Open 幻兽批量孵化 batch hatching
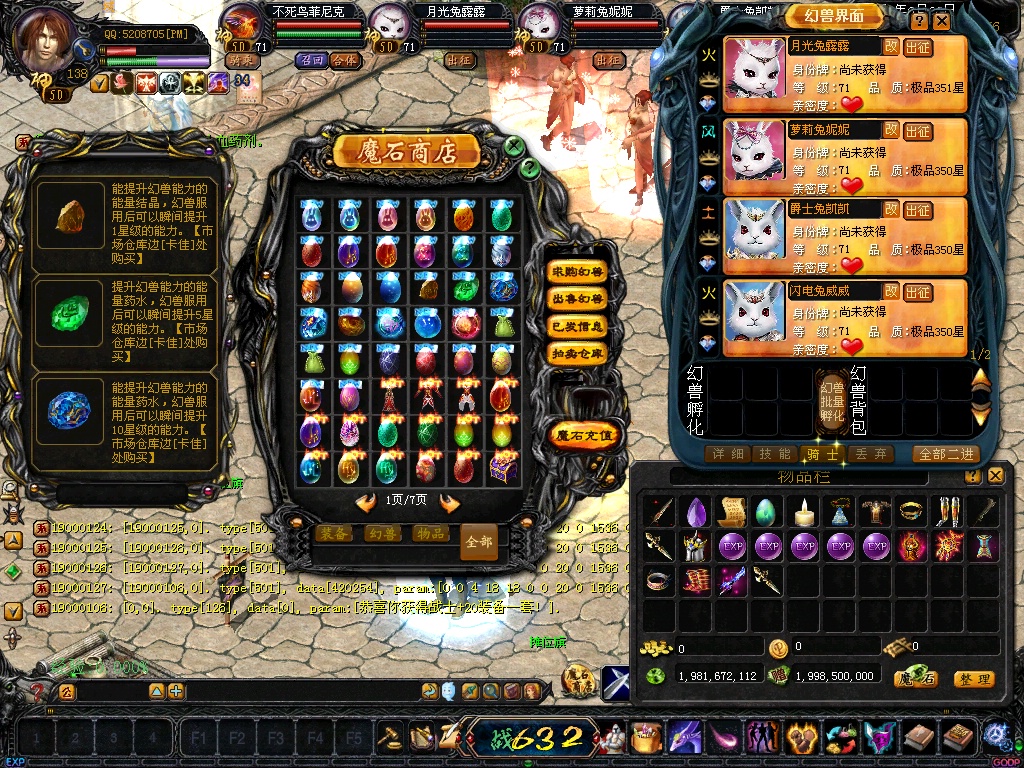 click(832, 400)
